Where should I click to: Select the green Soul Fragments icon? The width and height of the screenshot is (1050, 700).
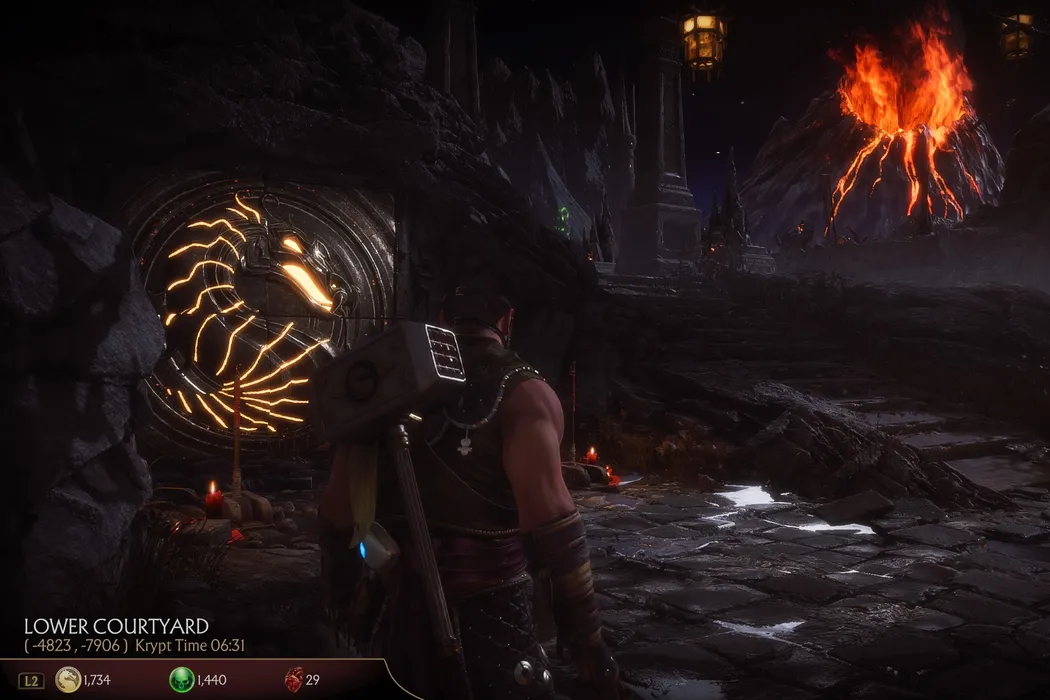(181, 680)
